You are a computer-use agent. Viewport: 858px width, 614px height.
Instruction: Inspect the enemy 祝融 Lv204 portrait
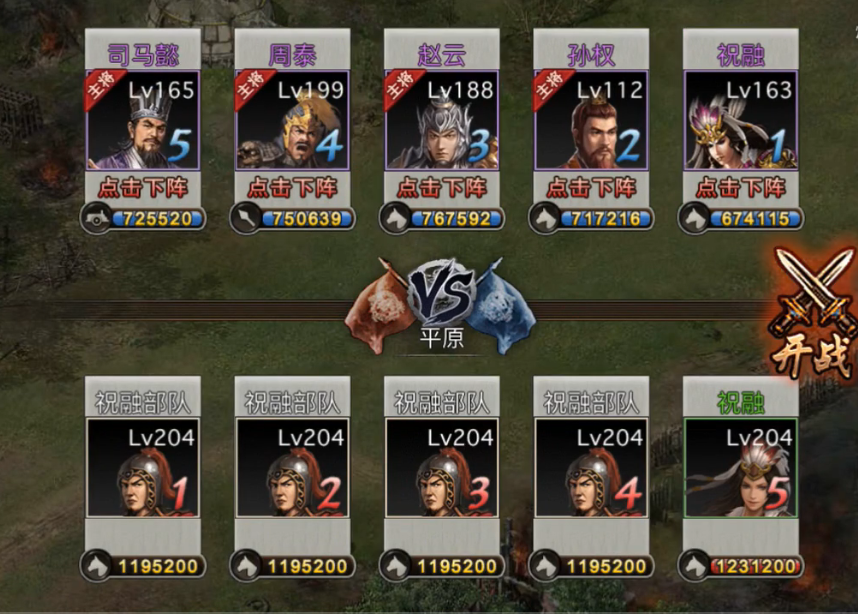click(741, 468)
